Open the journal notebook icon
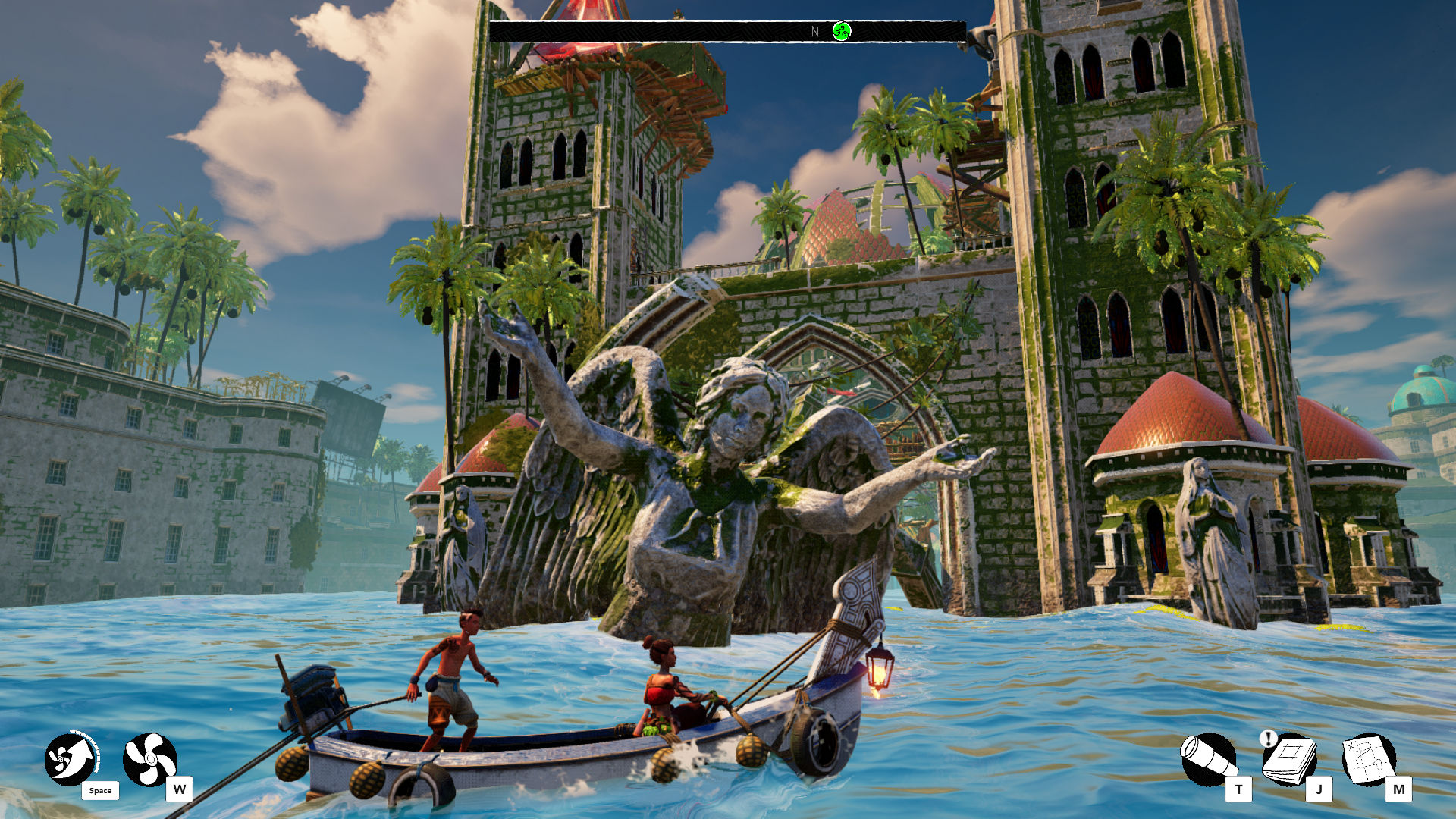1456x819 pixels. [1289, 760]
